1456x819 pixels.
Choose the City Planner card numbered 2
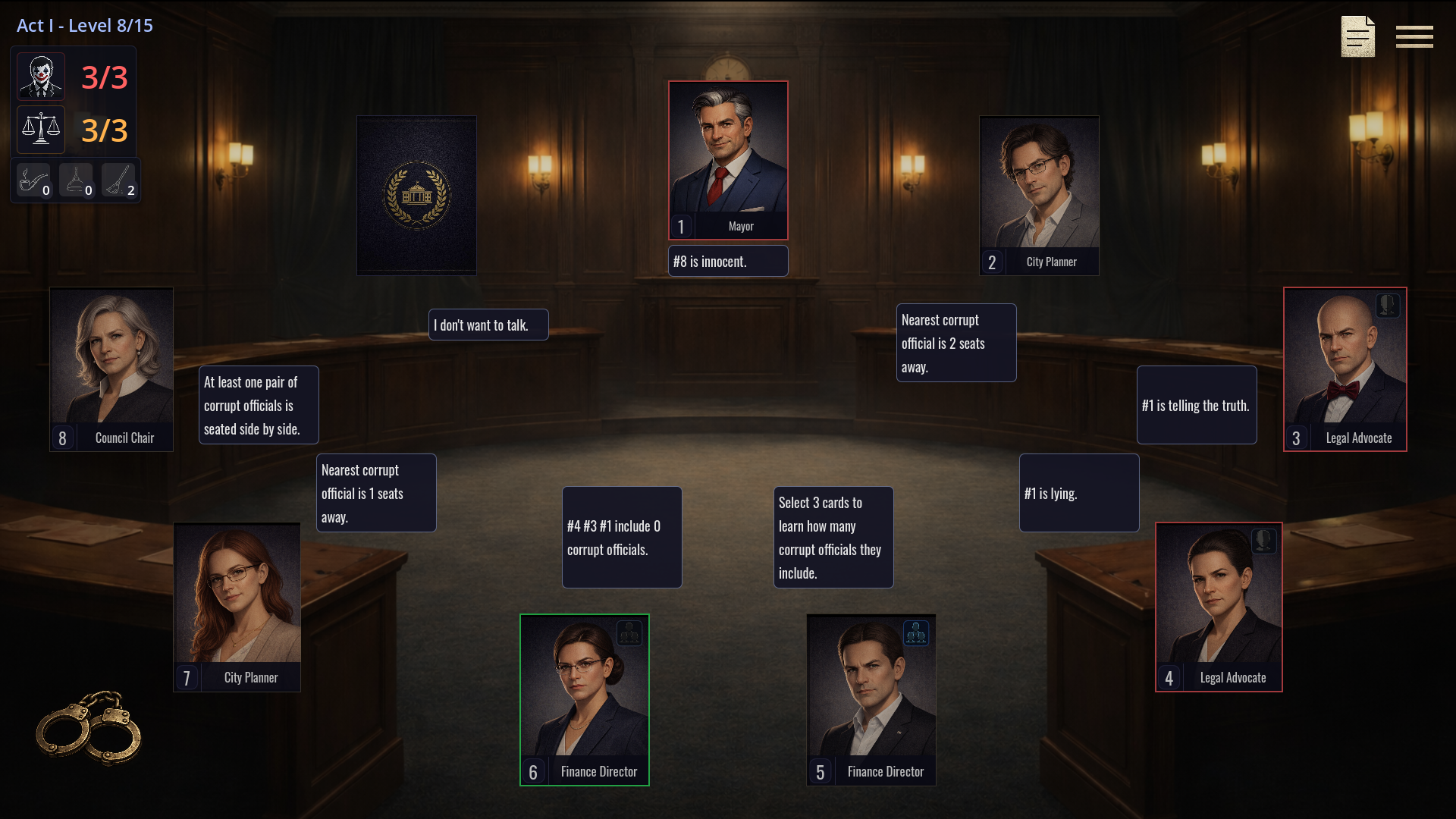coord(1039,195)
